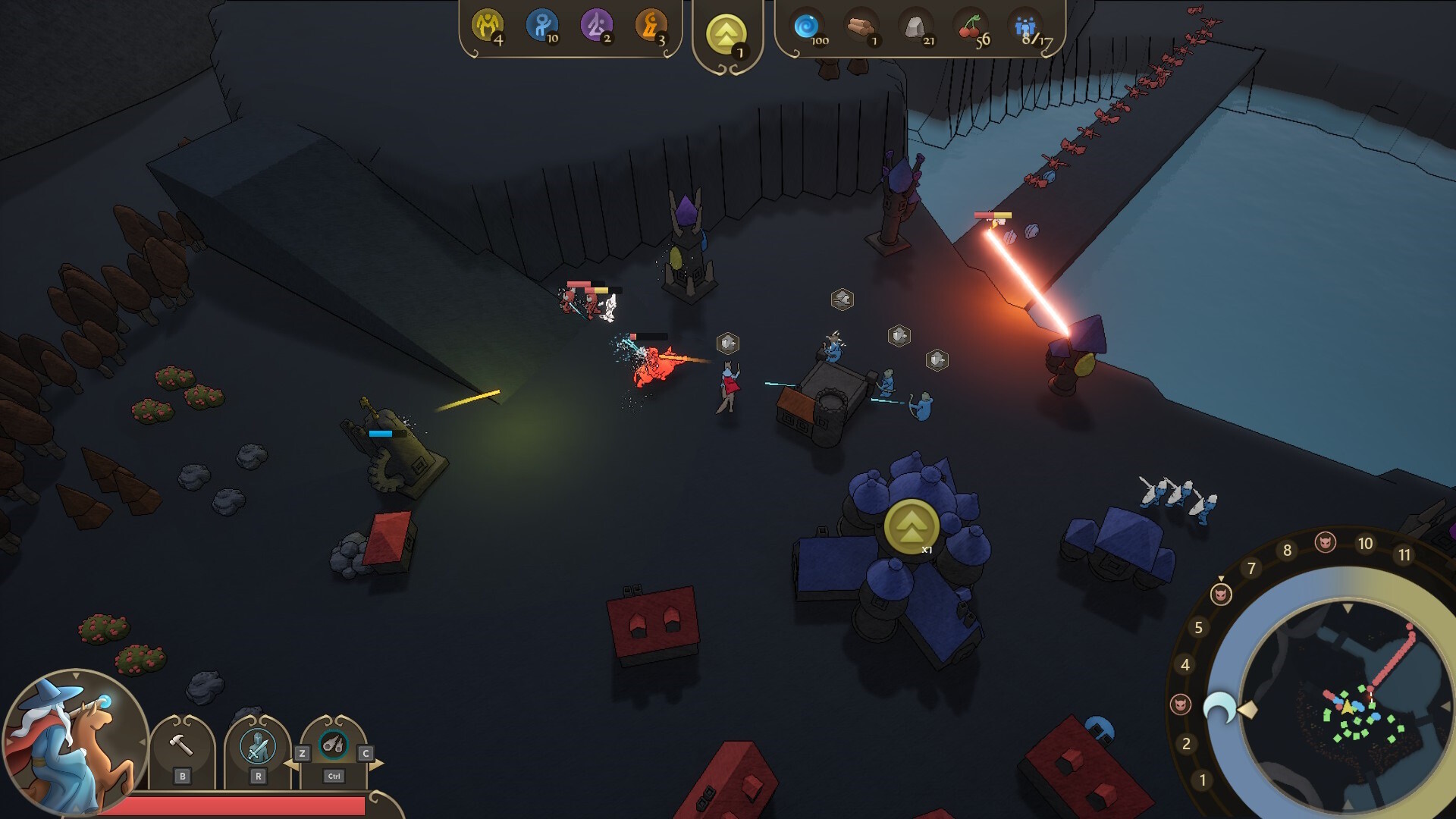Select the orange unit type icon
This screenshot has width=1456, height=819.
click(651, 27)
